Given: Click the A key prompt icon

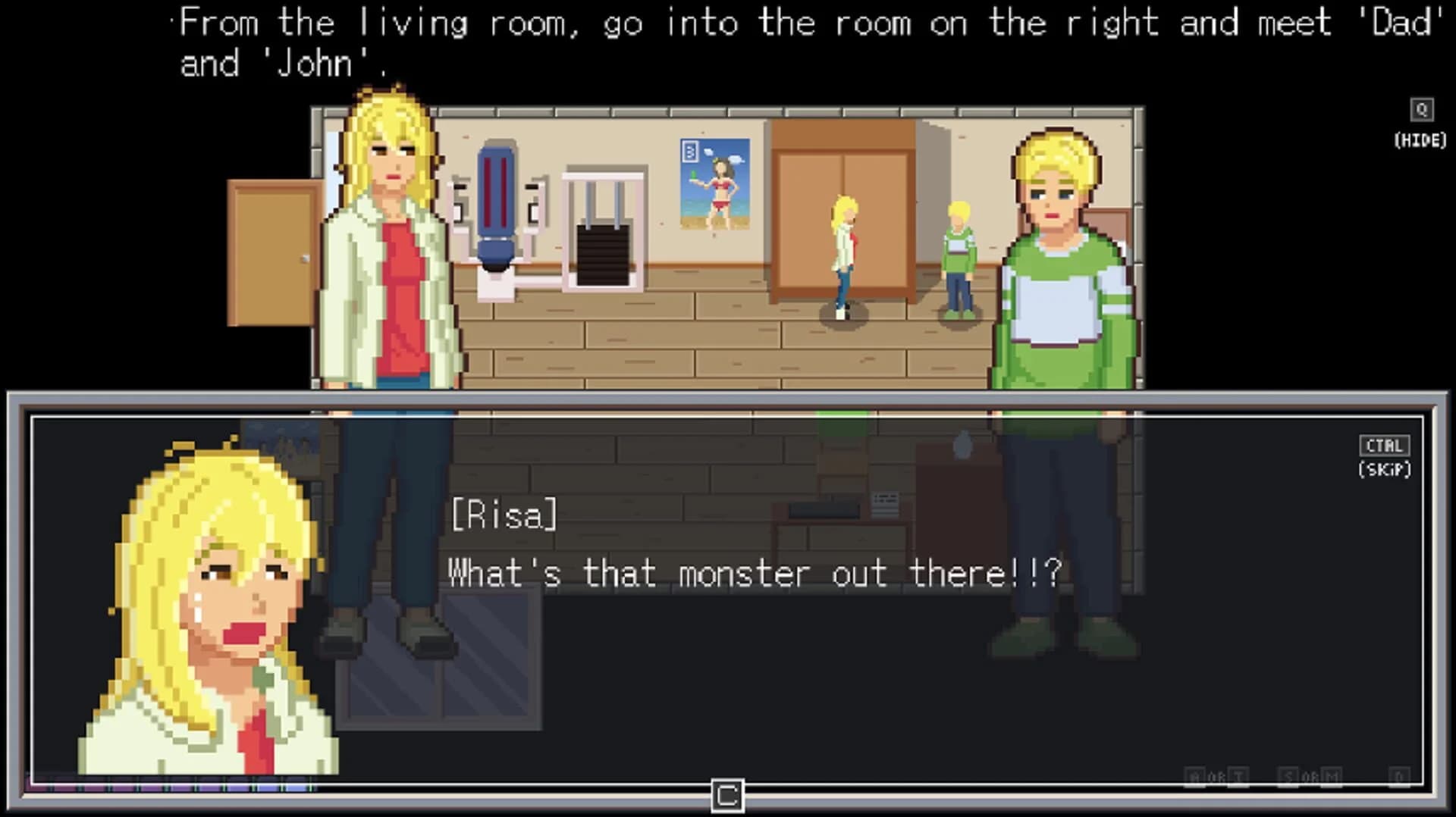Looking at the screenshot, I should coord(1196,774).
